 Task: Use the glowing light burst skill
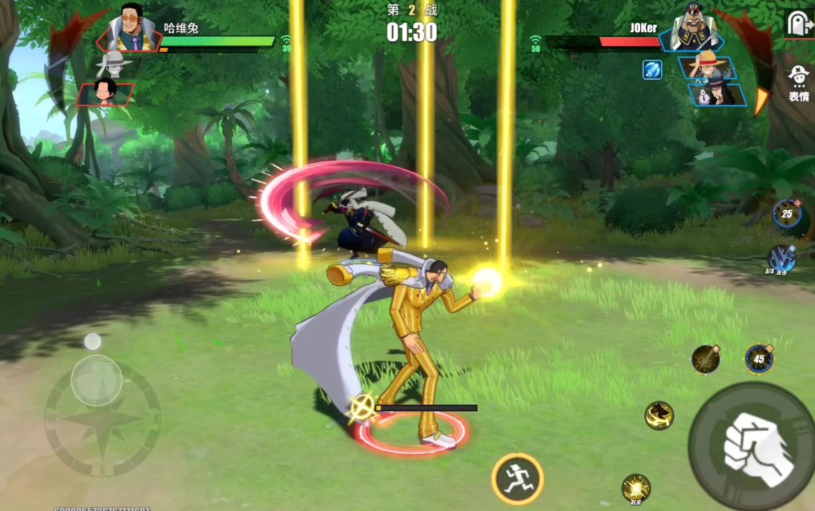(636, 488)
